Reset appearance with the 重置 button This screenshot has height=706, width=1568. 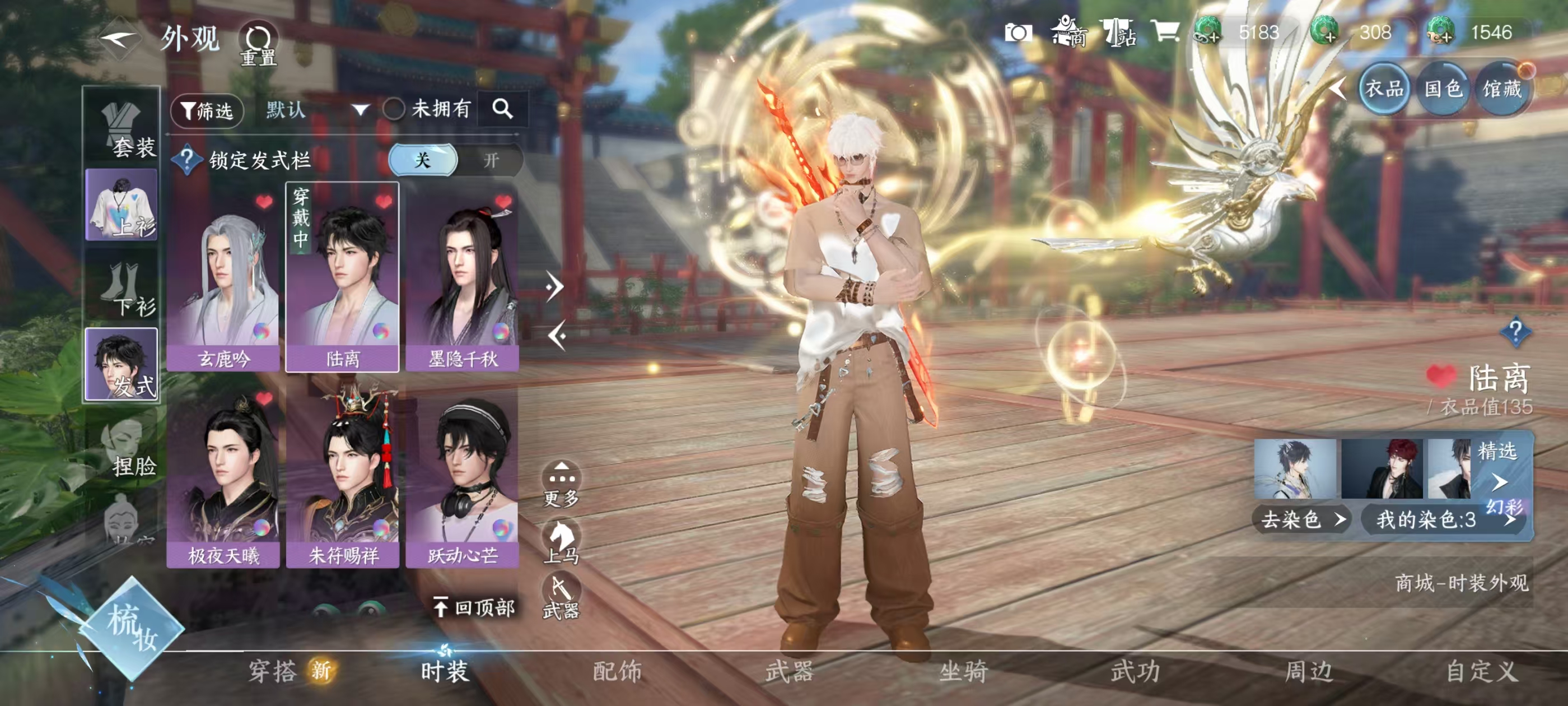tap(258, 44)
